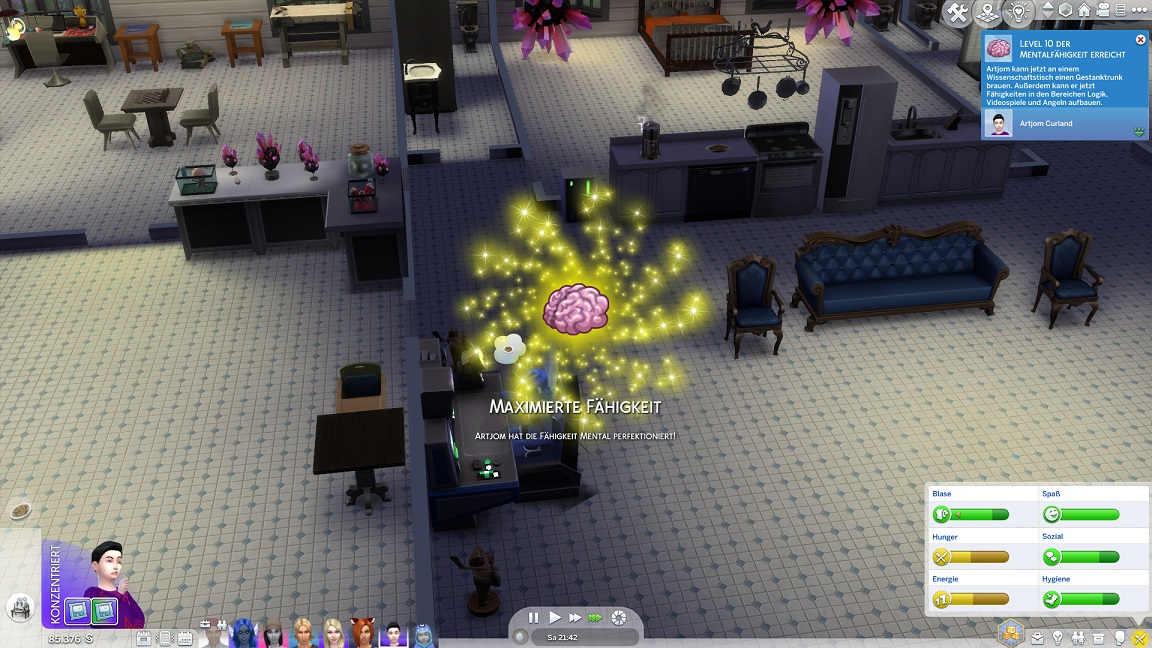Select the red-haired Sim portrait with fox ears
Viewport: 1152px width, 648px height.
[x=363, y=634]
